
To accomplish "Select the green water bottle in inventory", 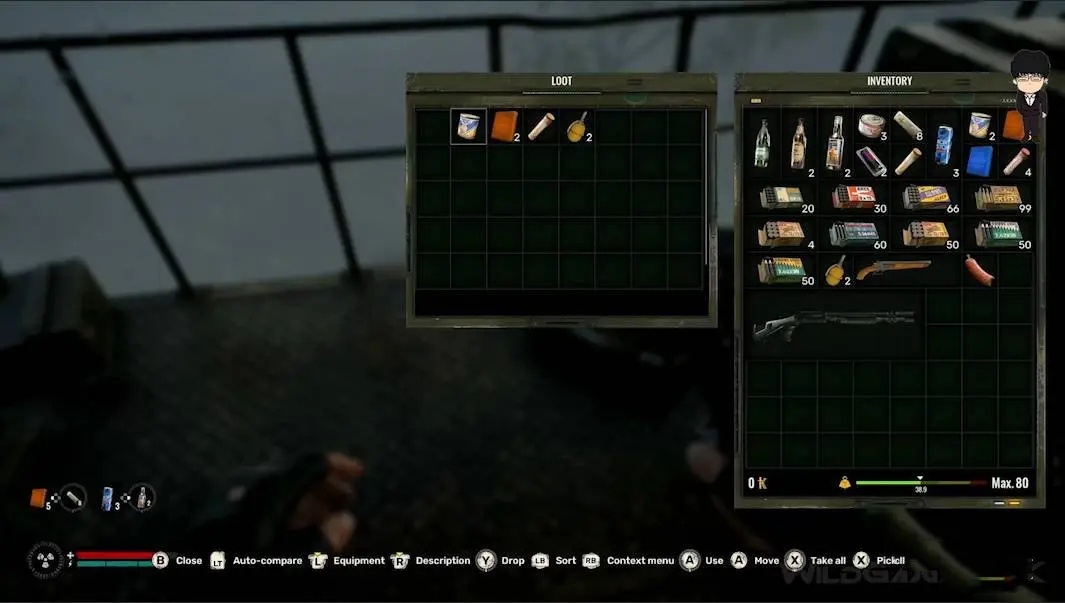I will [x=763, y=144].
